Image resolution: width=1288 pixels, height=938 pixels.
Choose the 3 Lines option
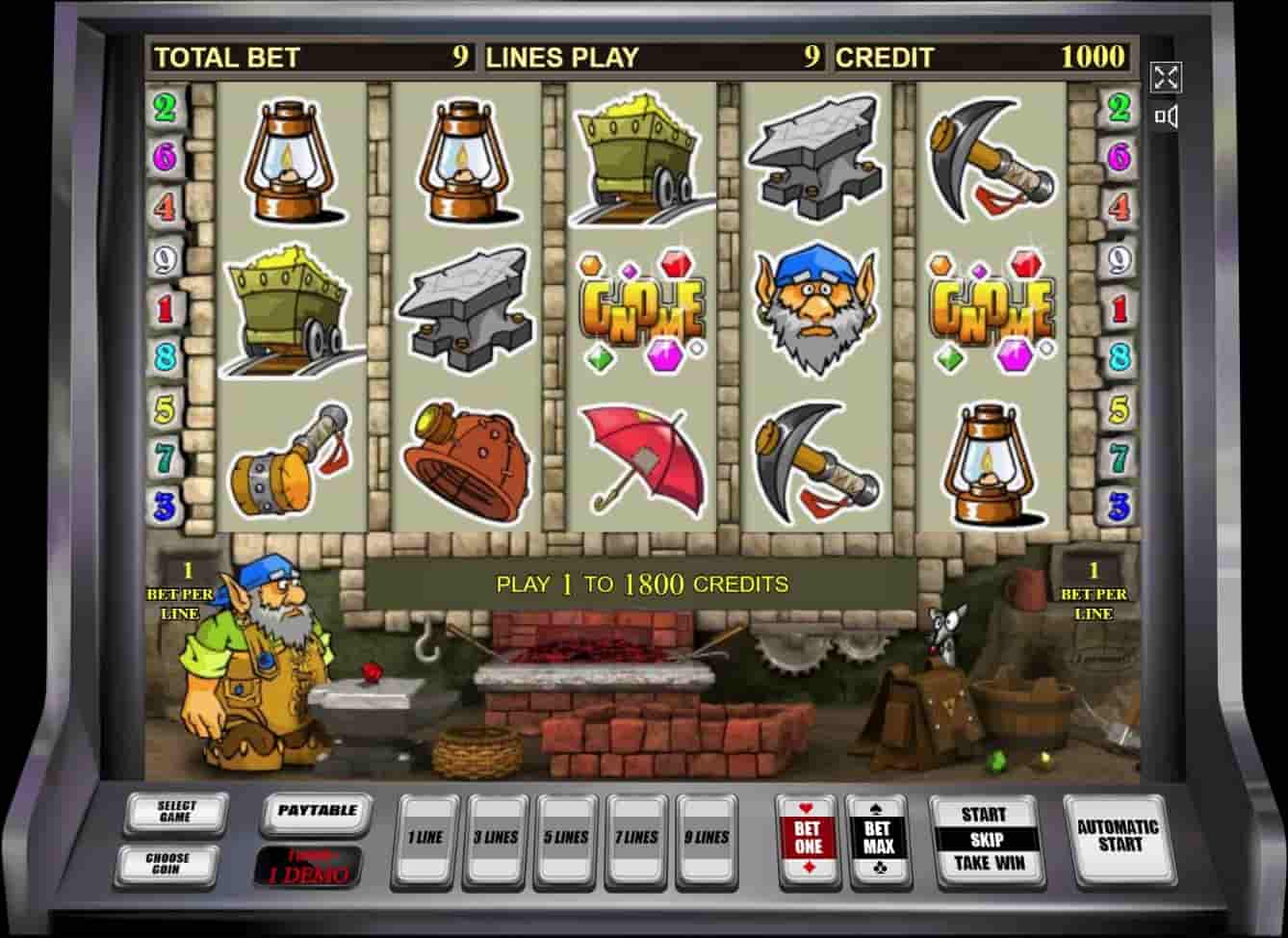click(495, 838)
